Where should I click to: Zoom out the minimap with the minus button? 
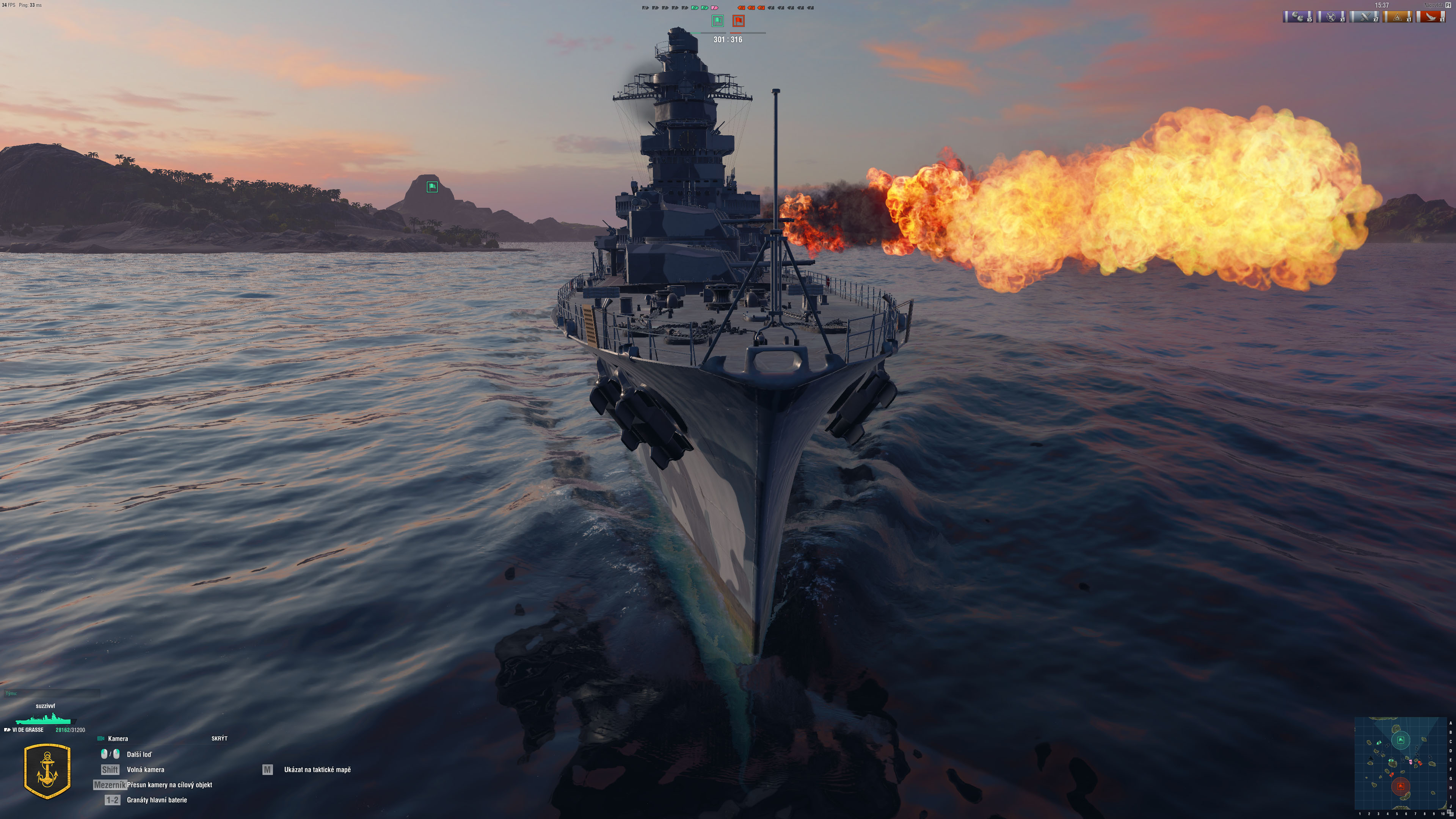point(1451,814)
